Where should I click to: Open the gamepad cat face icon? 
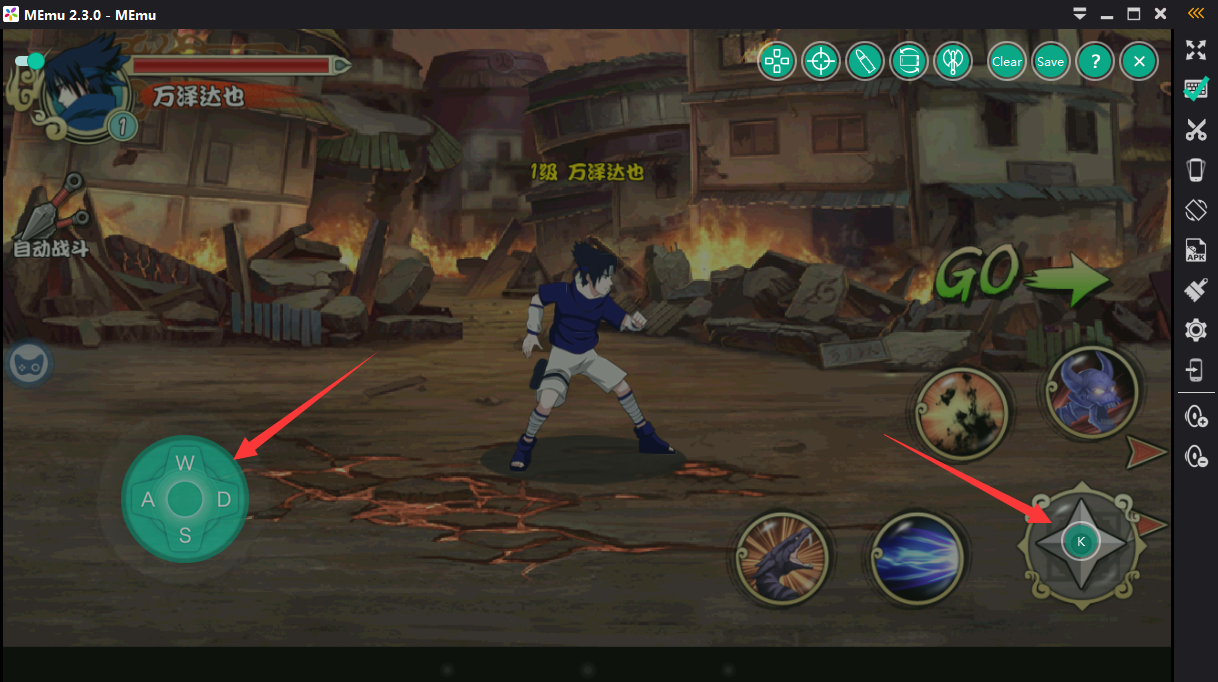click(x=27, y=365)
